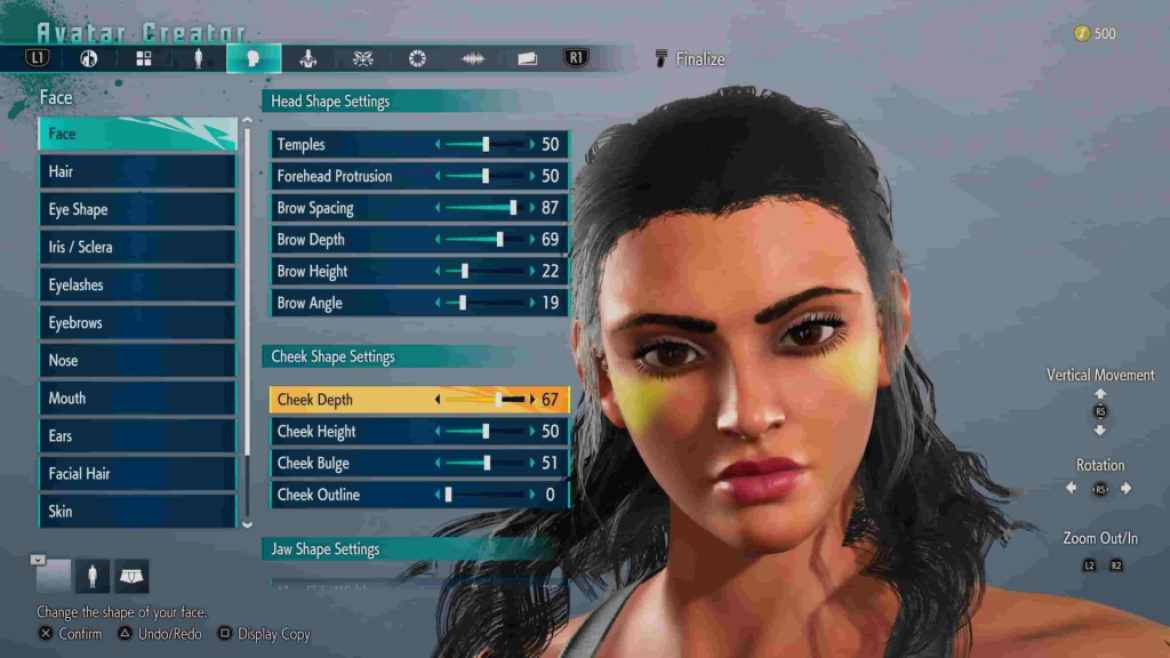Select the underwear preview icon

[x=132, y=576]
